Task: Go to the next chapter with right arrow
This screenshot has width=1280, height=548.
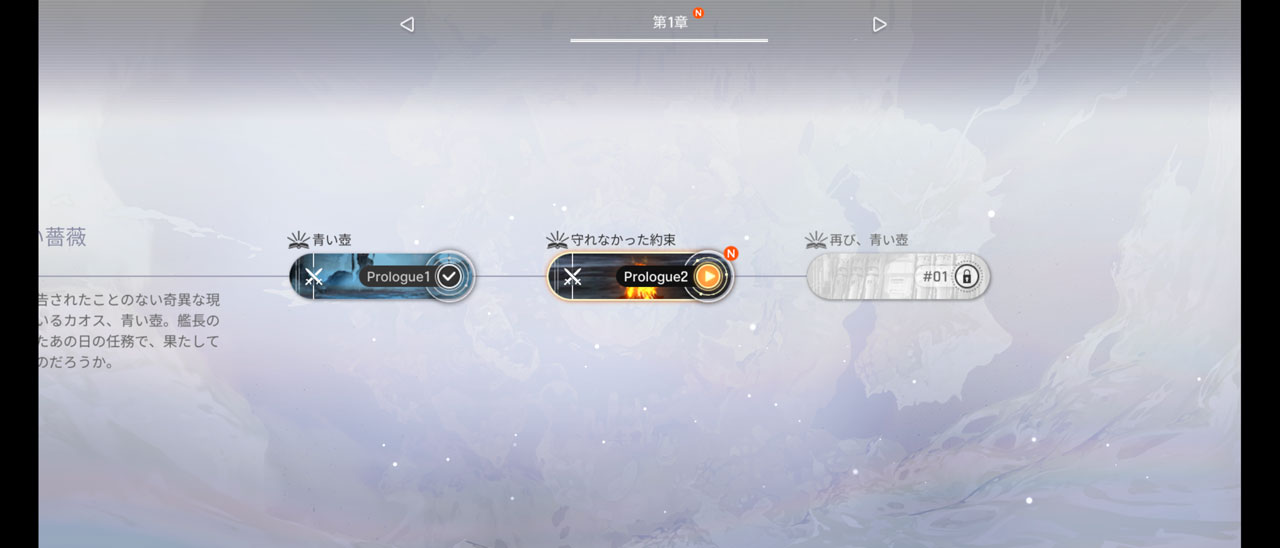Action: (x=879, y=24)
